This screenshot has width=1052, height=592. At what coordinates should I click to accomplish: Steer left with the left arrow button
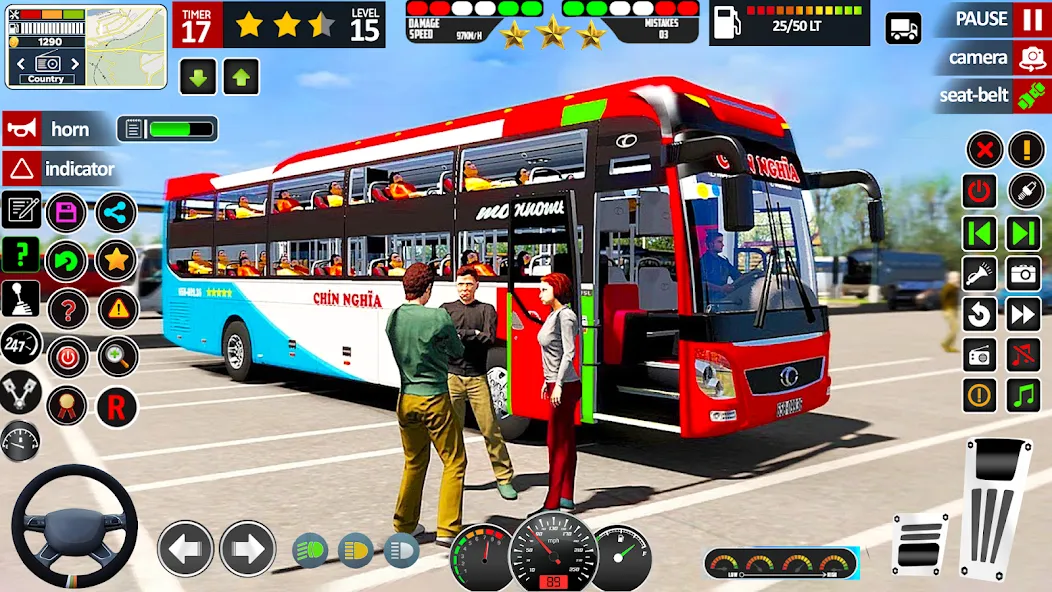pyautogui.click(x=185, y=548)
